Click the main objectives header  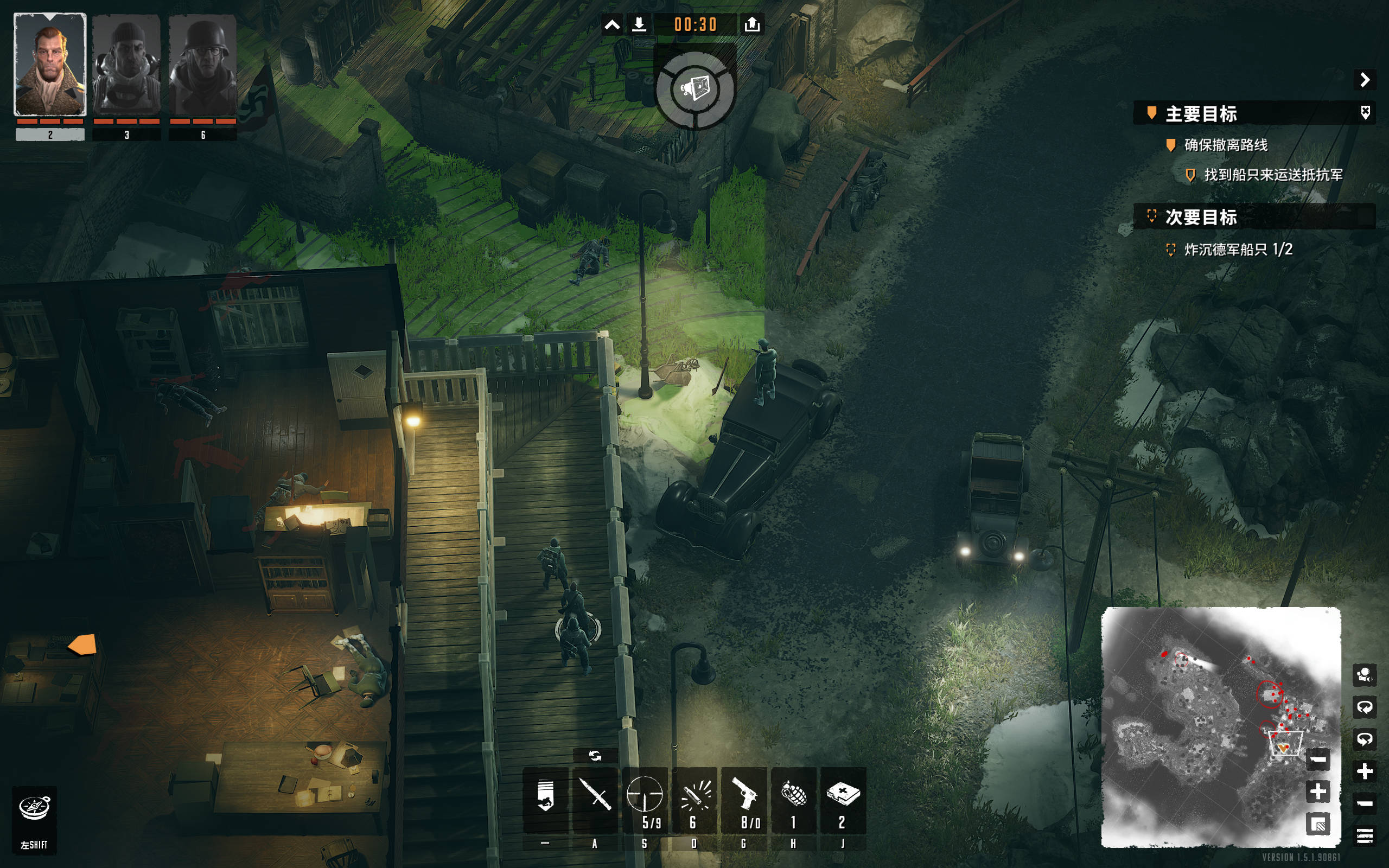pos(1201,114)
